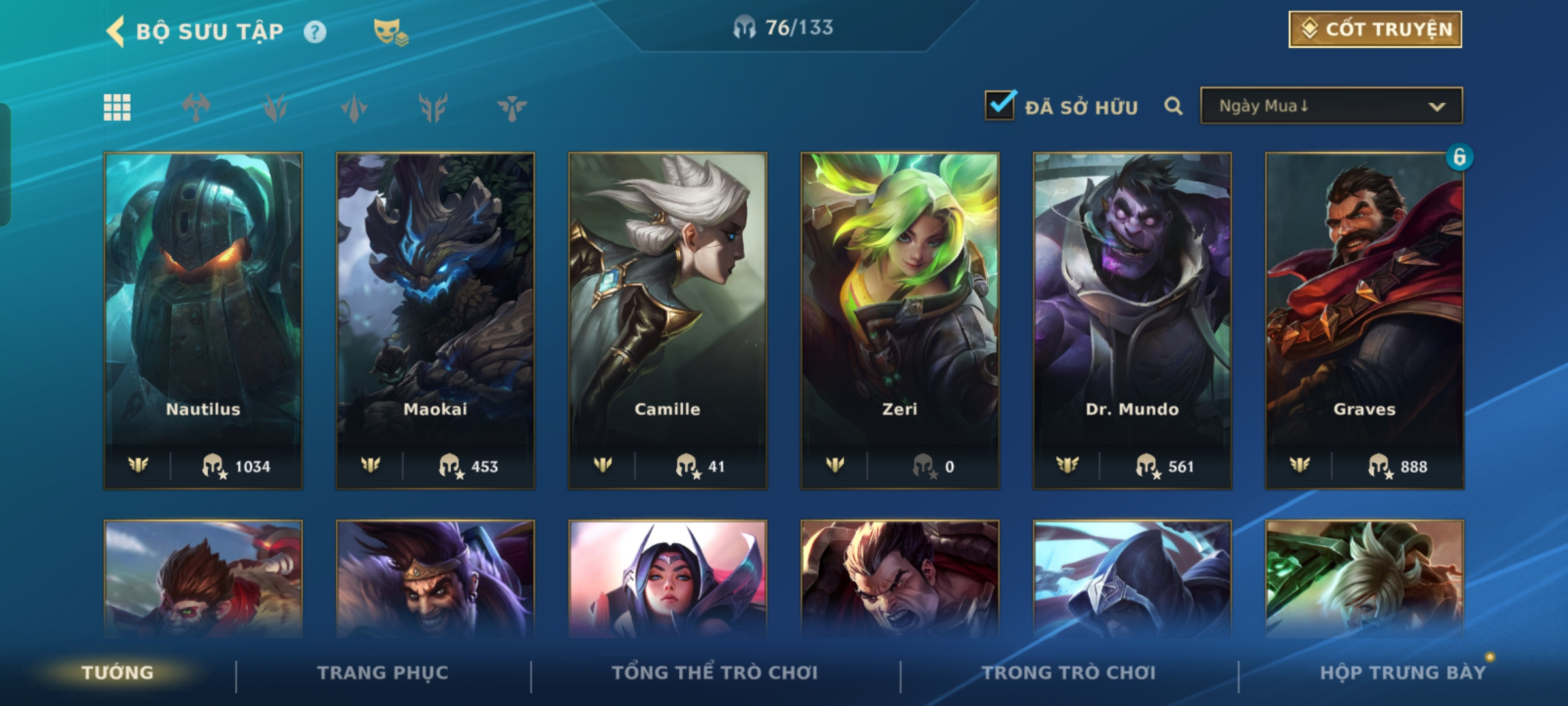Open the Ngày Mua sort dropdown

coord(1331,106)
